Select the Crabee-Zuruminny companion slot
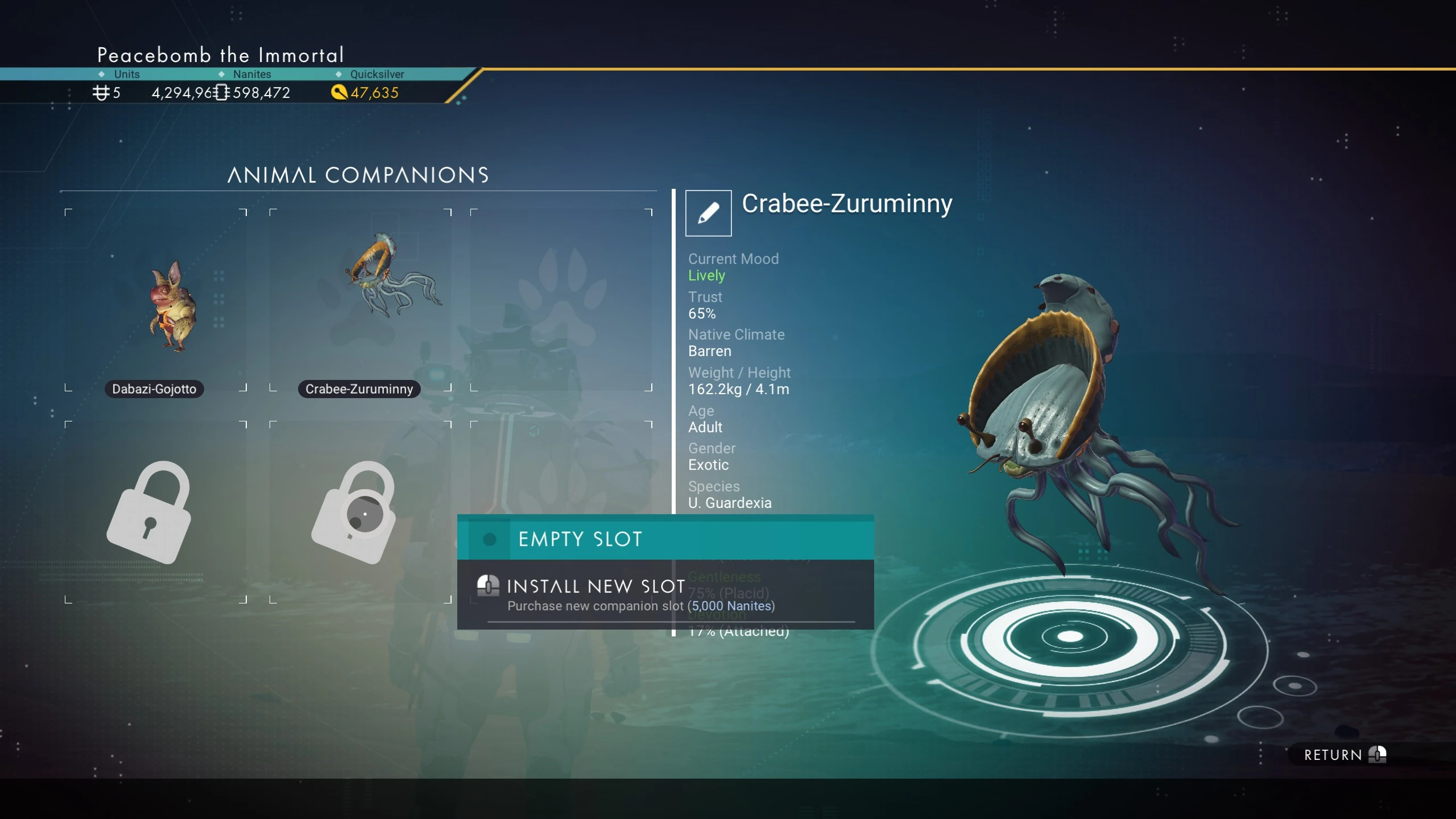1456x819 pixels. click(x=361, y=301)
